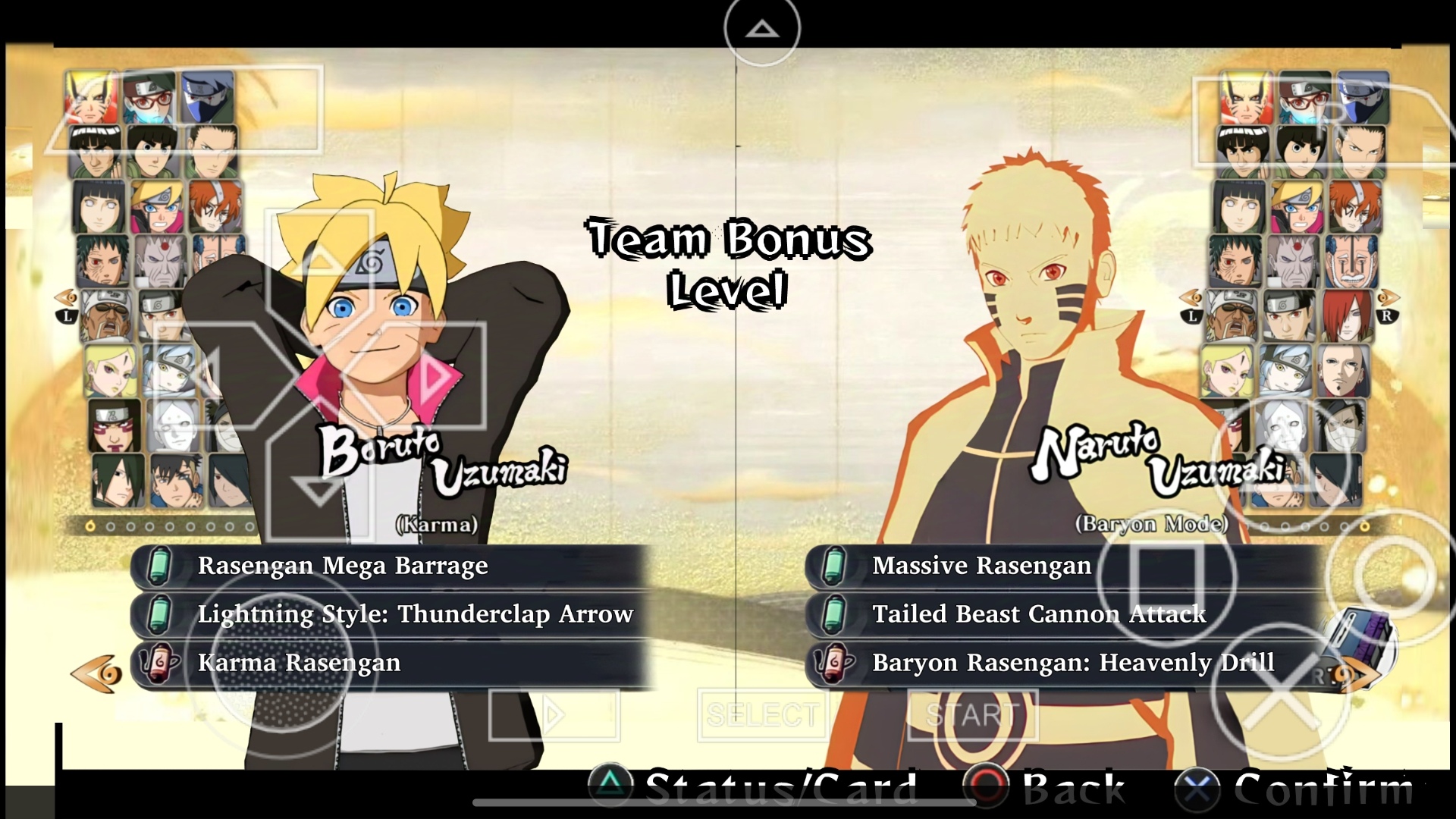Choose Shikamaru portrait in player two's roster
Image resolution: width=1456 pixels, height=819 pixels.
[1358, 152]
